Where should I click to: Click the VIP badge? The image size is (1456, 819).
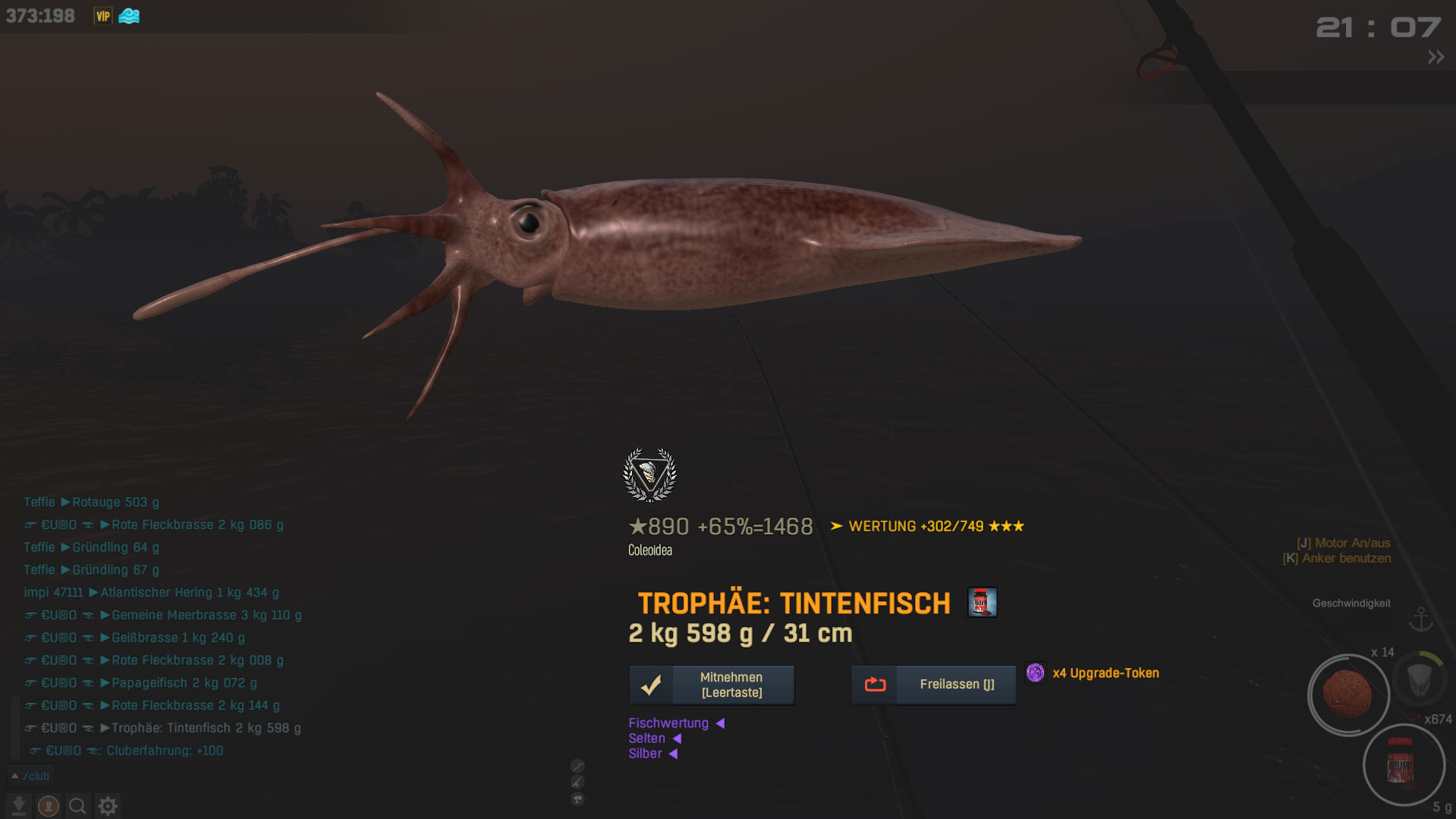coord(102,16)
